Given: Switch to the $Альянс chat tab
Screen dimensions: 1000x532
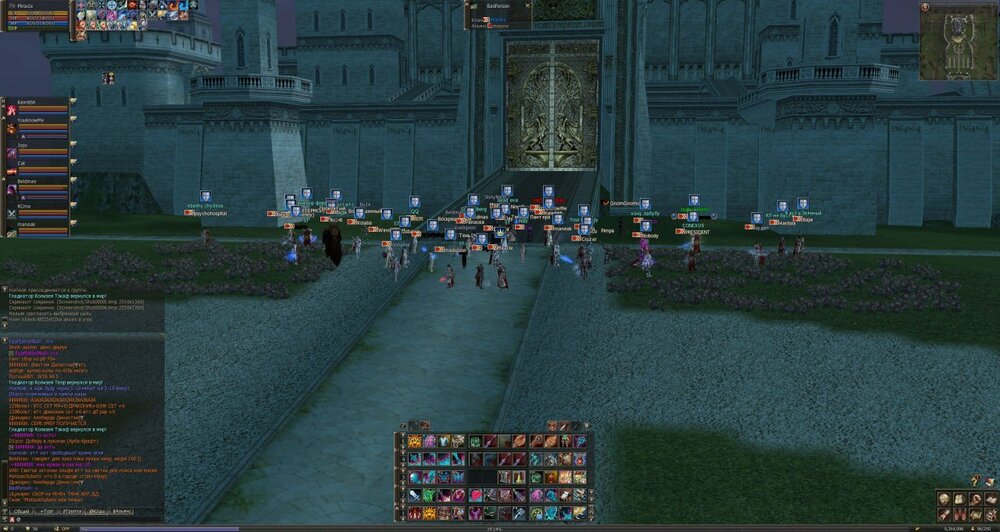Looking at the screenshot, I should [x=124, y=510].
